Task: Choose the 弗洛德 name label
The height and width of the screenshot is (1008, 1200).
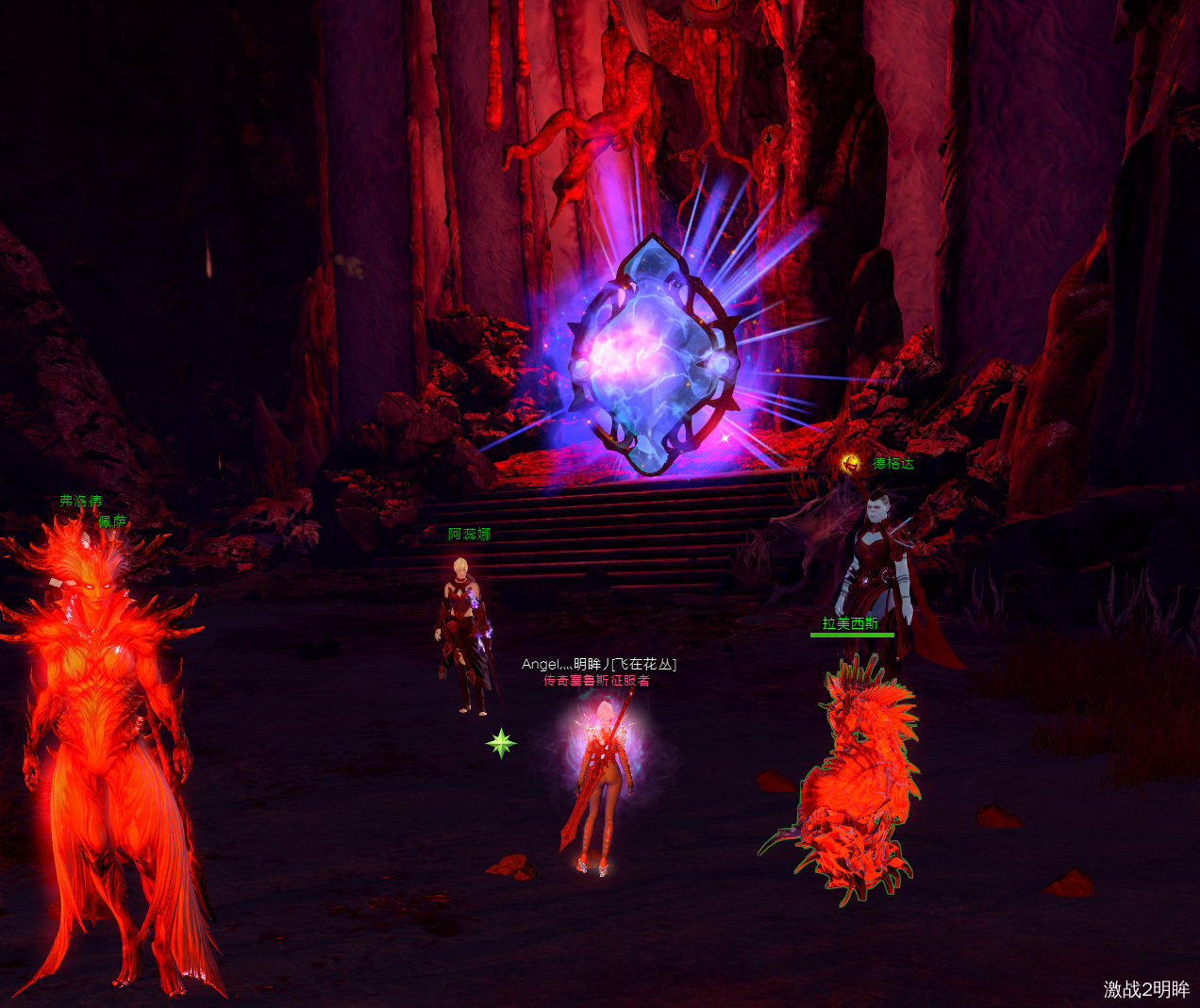Action: pyautogui.click(x=80, y=501)
